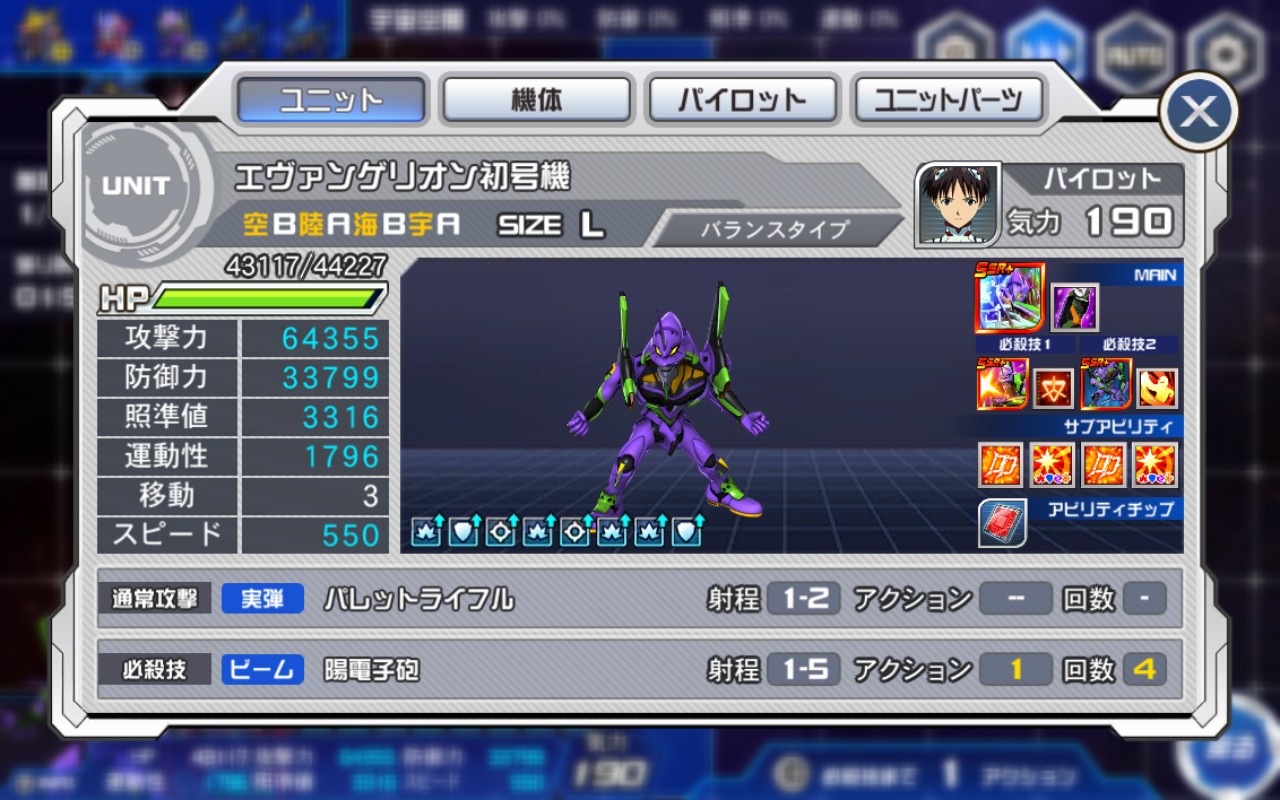View the red ability chip
The image size is (1280, 800).
(1001, 523)
